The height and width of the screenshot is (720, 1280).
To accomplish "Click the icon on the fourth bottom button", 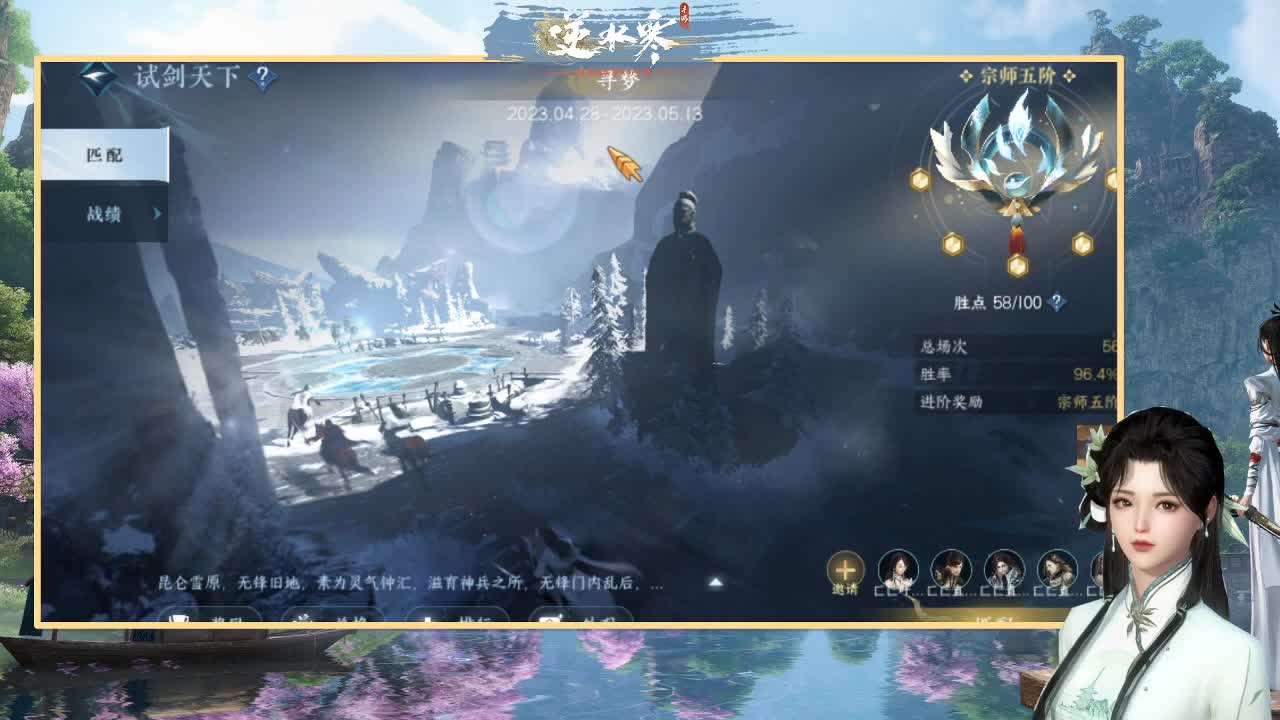I will 548,619.
